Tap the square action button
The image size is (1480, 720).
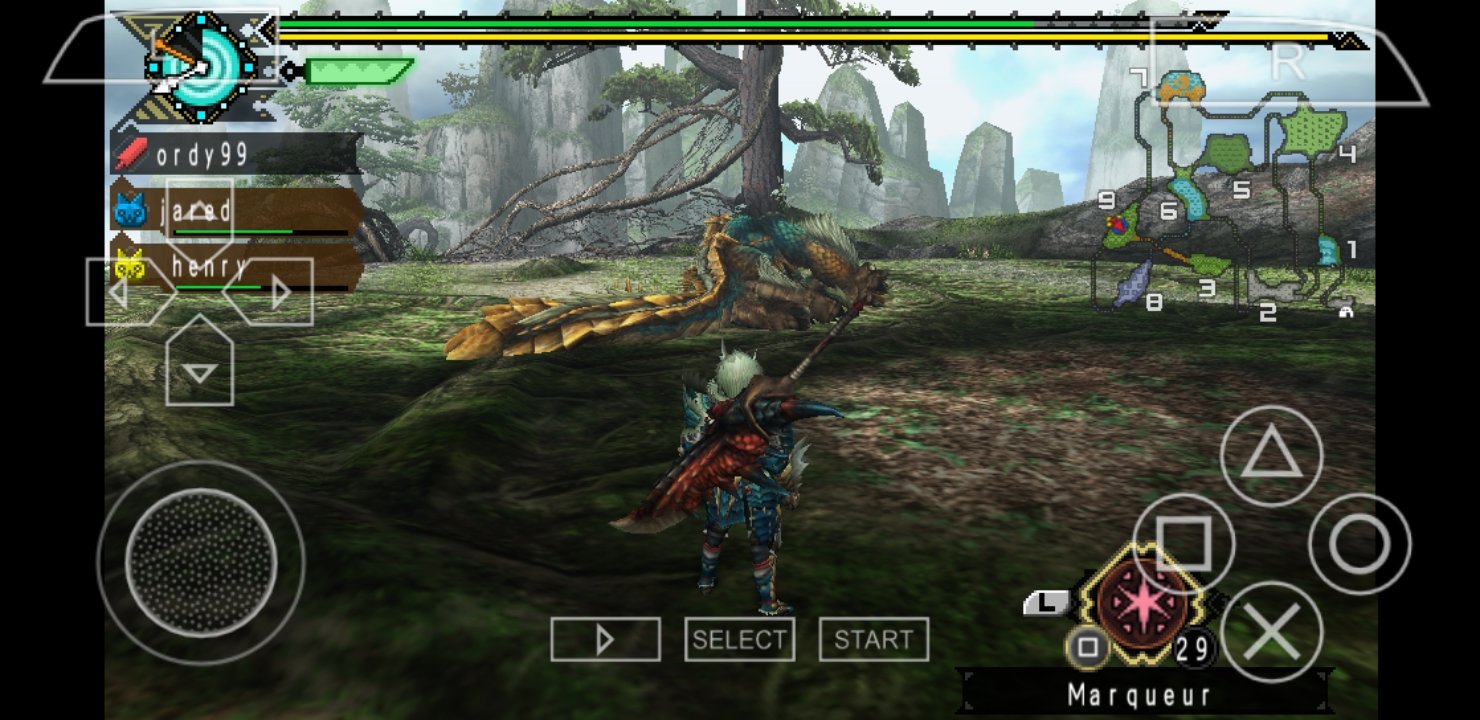1183,544
